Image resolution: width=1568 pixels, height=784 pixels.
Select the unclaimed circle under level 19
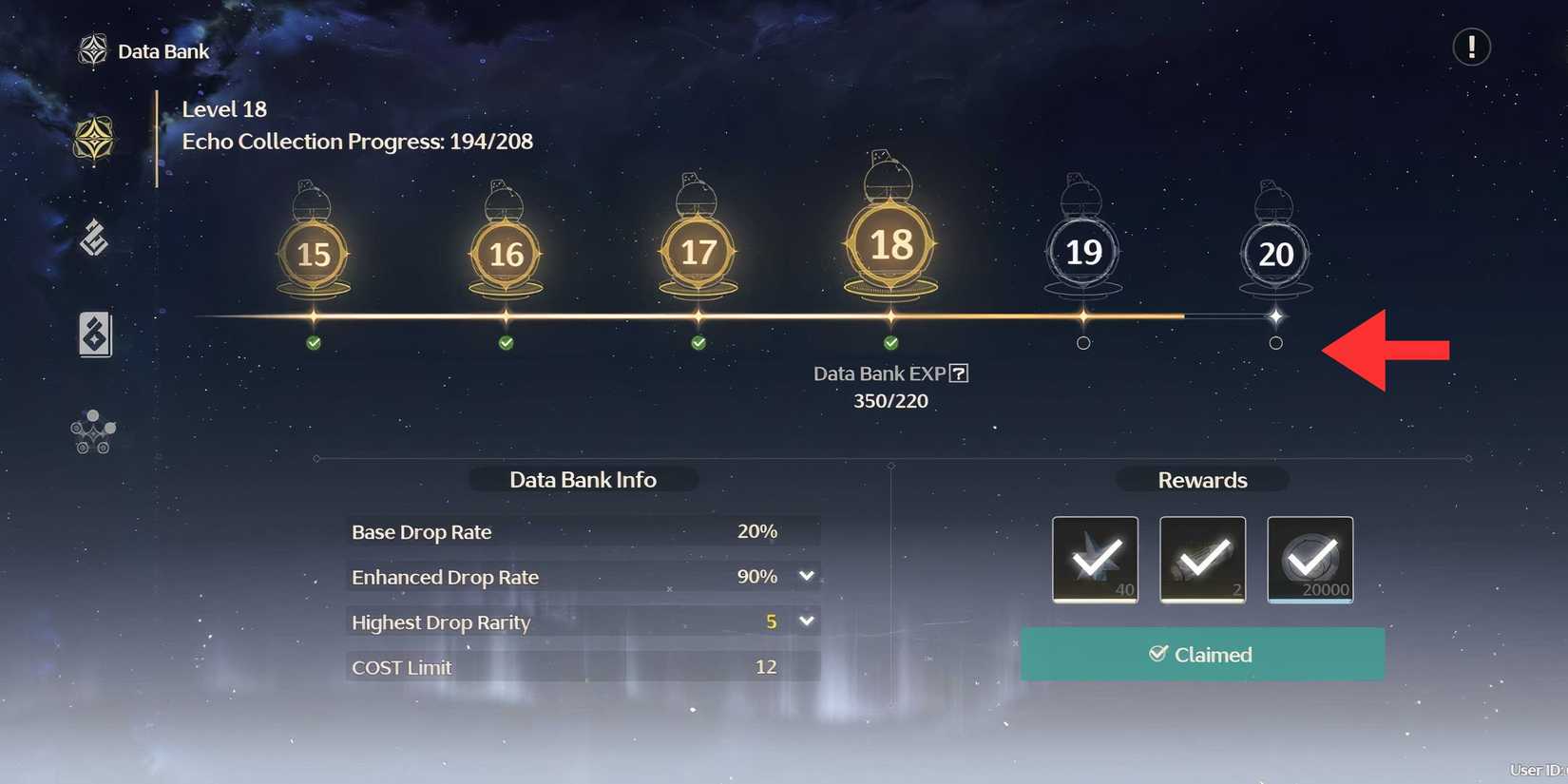coord(1083,343)
